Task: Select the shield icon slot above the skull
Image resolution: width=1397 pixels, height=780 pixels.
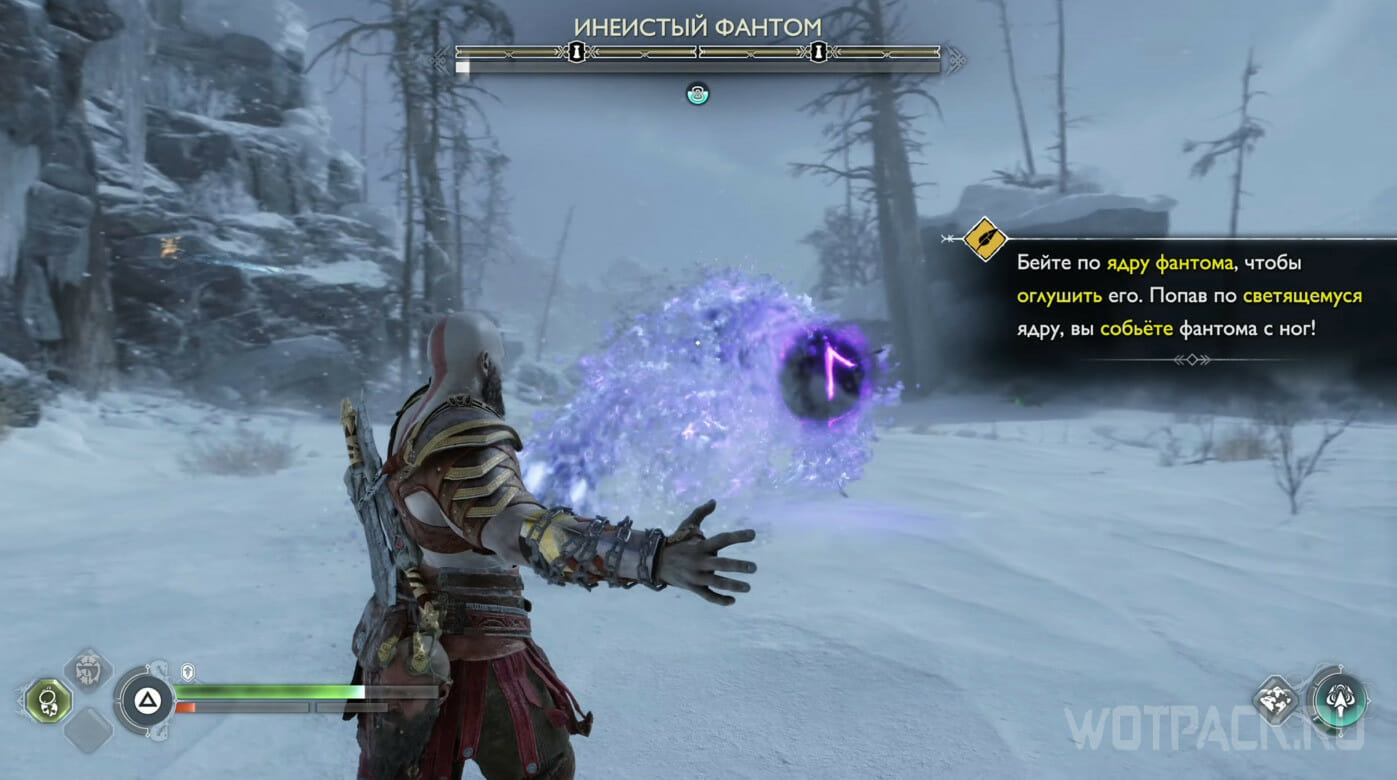Action: click(88, 671)
